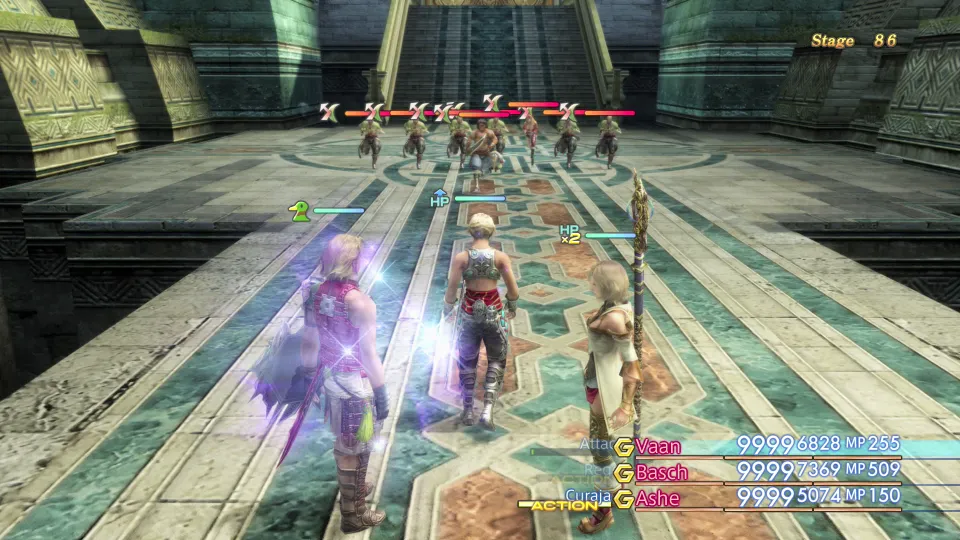Select Ashe in the party list

pos(657,498)
